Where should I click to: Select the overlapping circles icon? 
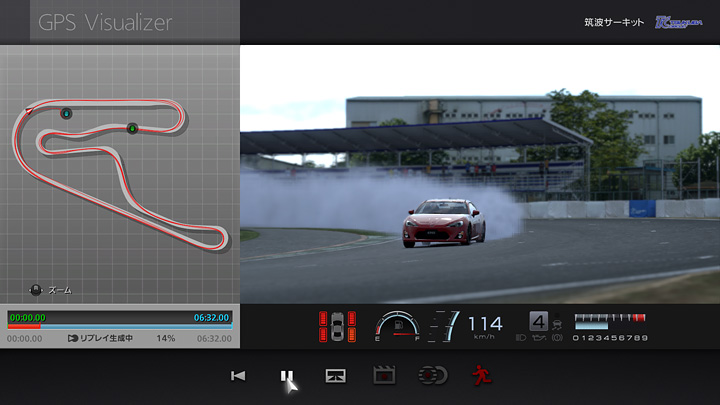click(433, 376)
